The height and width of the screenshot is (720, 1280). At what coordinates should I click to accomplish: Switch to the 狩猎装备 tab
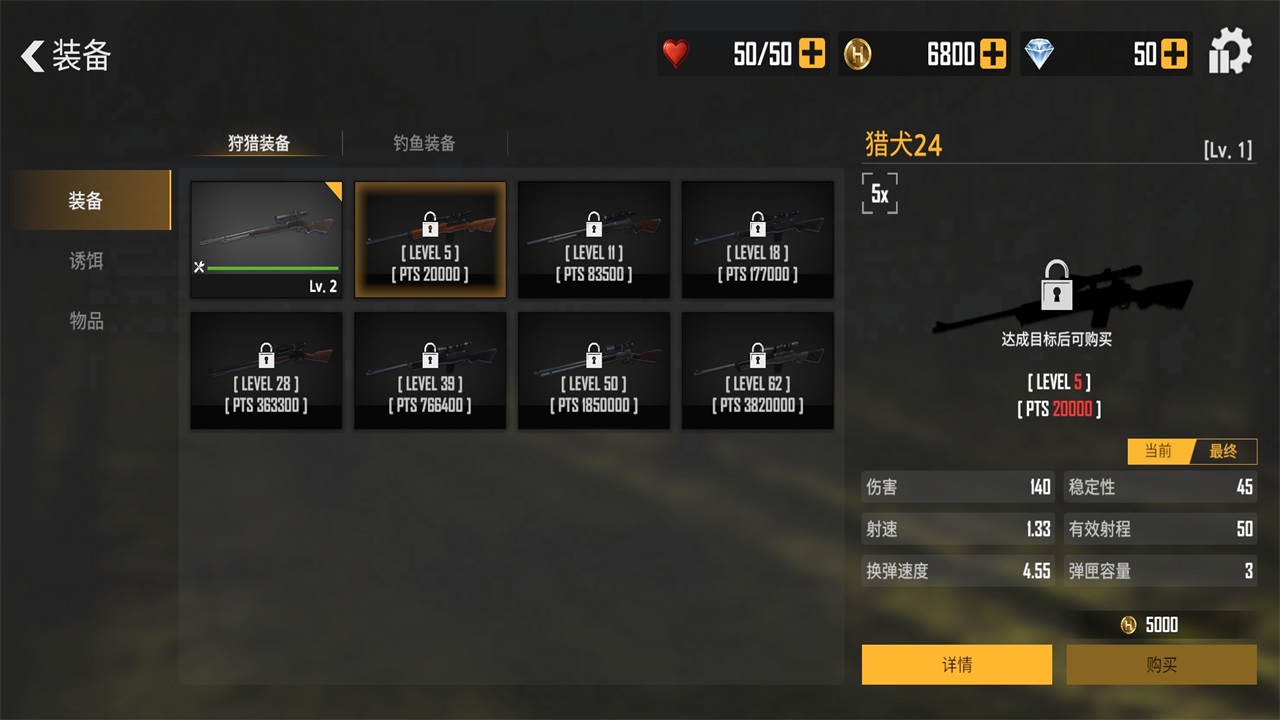click(x=259, y=143)
